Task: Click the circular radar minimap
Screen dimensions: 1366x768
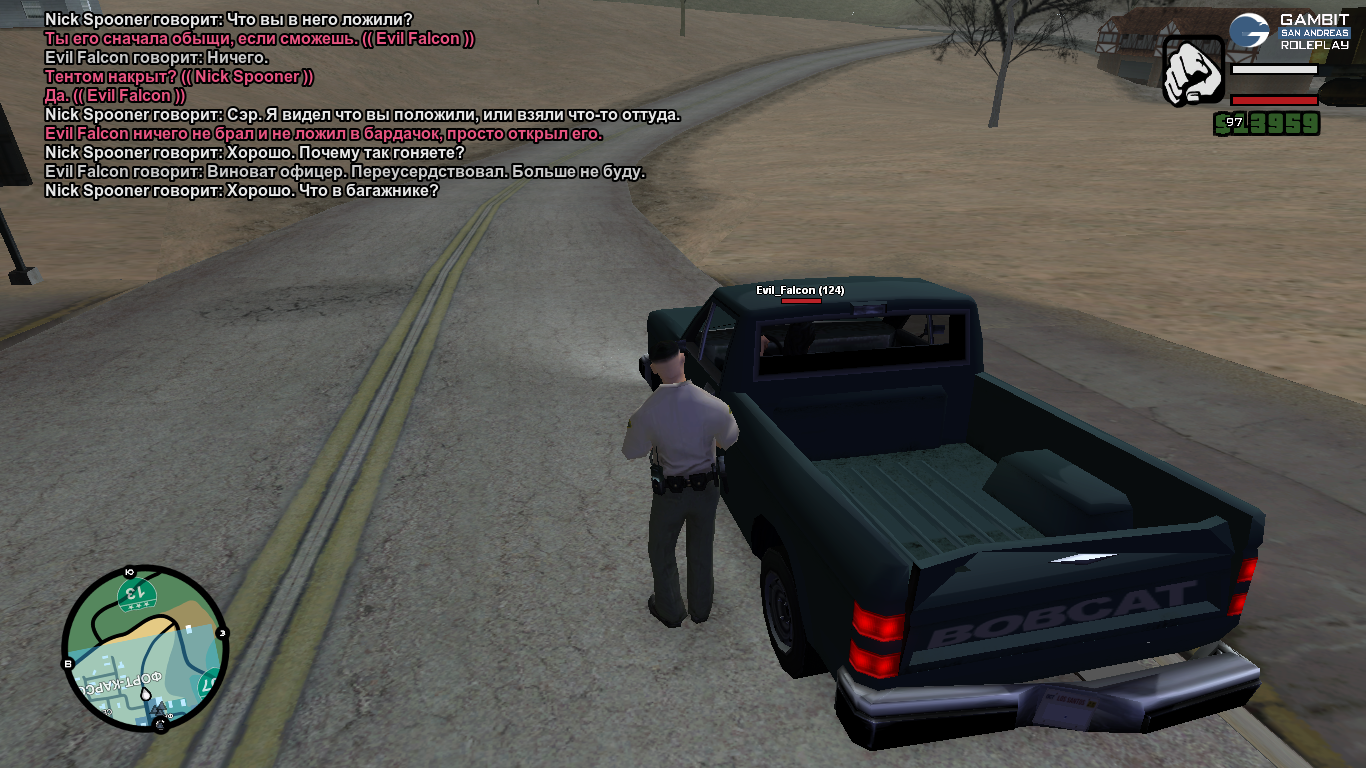Action: point(145,649)
